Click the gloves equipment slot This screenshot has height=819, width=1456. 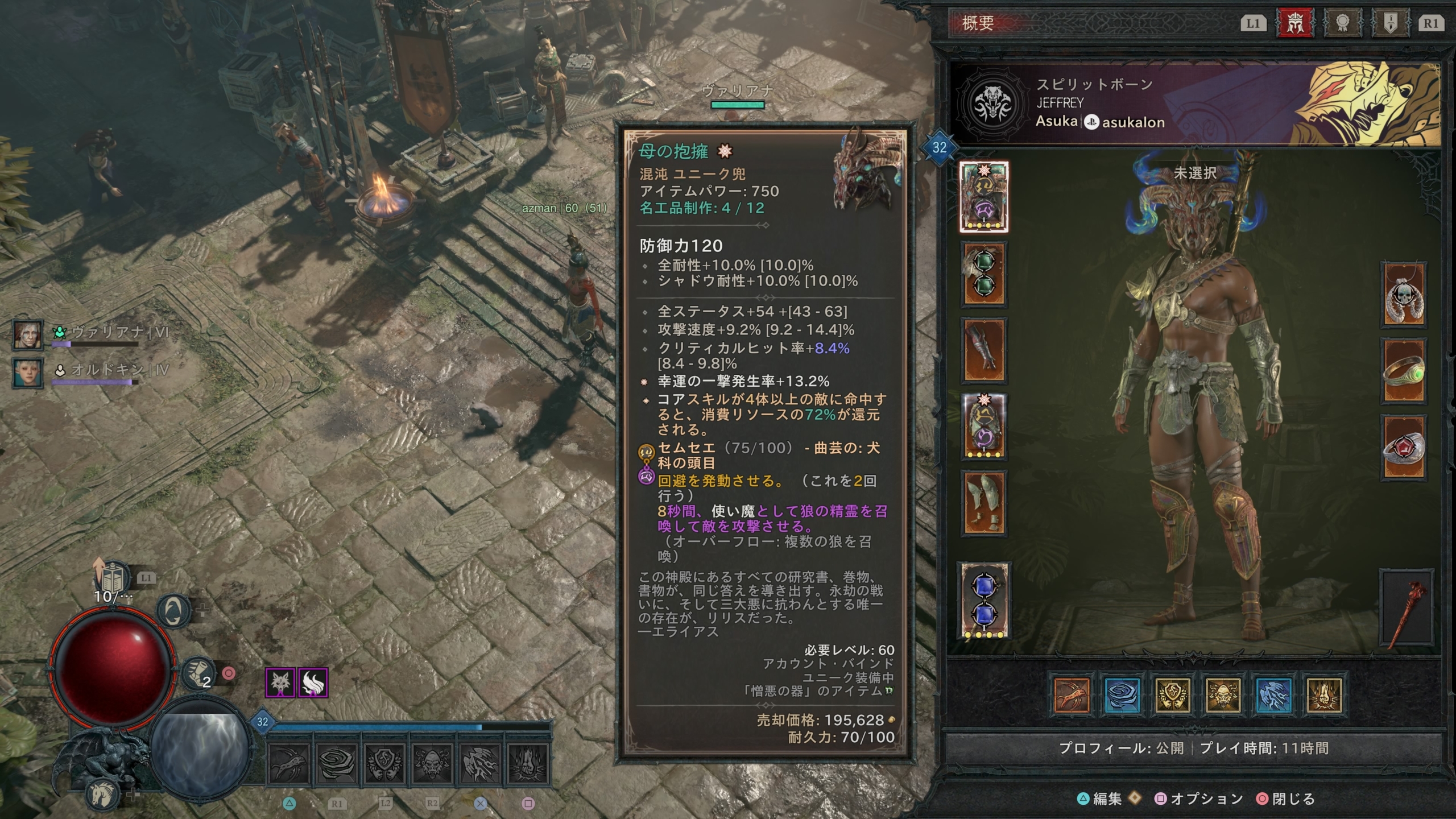[x=984, y=347]
